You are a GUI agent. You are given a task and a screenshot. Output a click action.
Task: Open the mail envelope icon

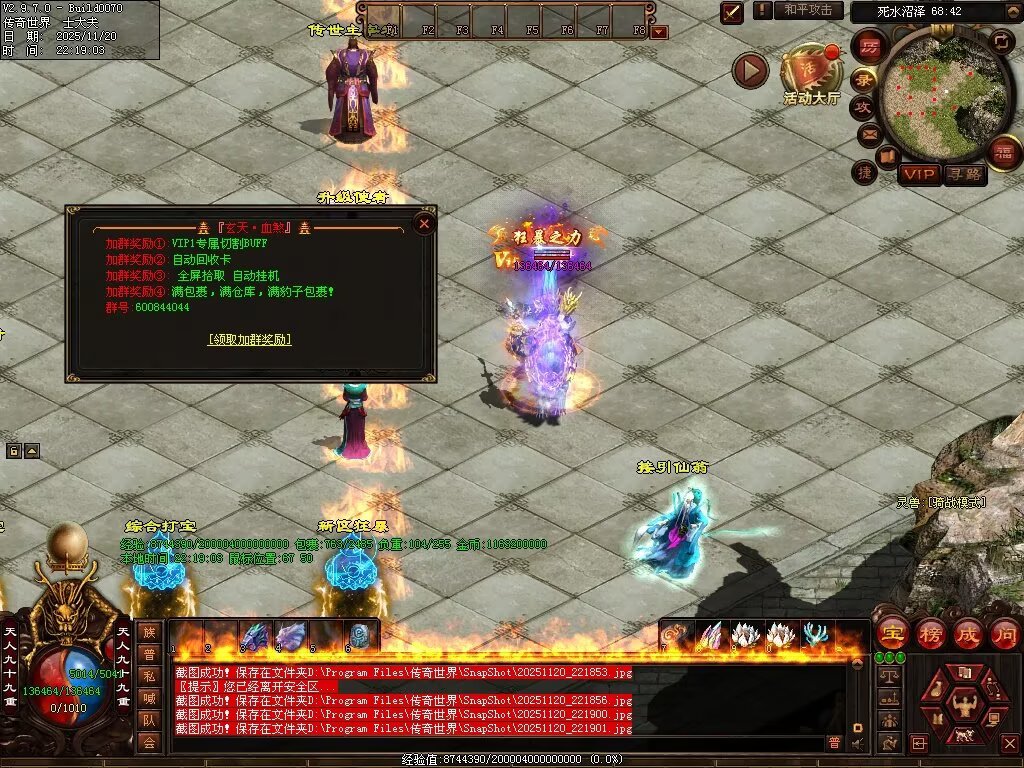(869, 133)
